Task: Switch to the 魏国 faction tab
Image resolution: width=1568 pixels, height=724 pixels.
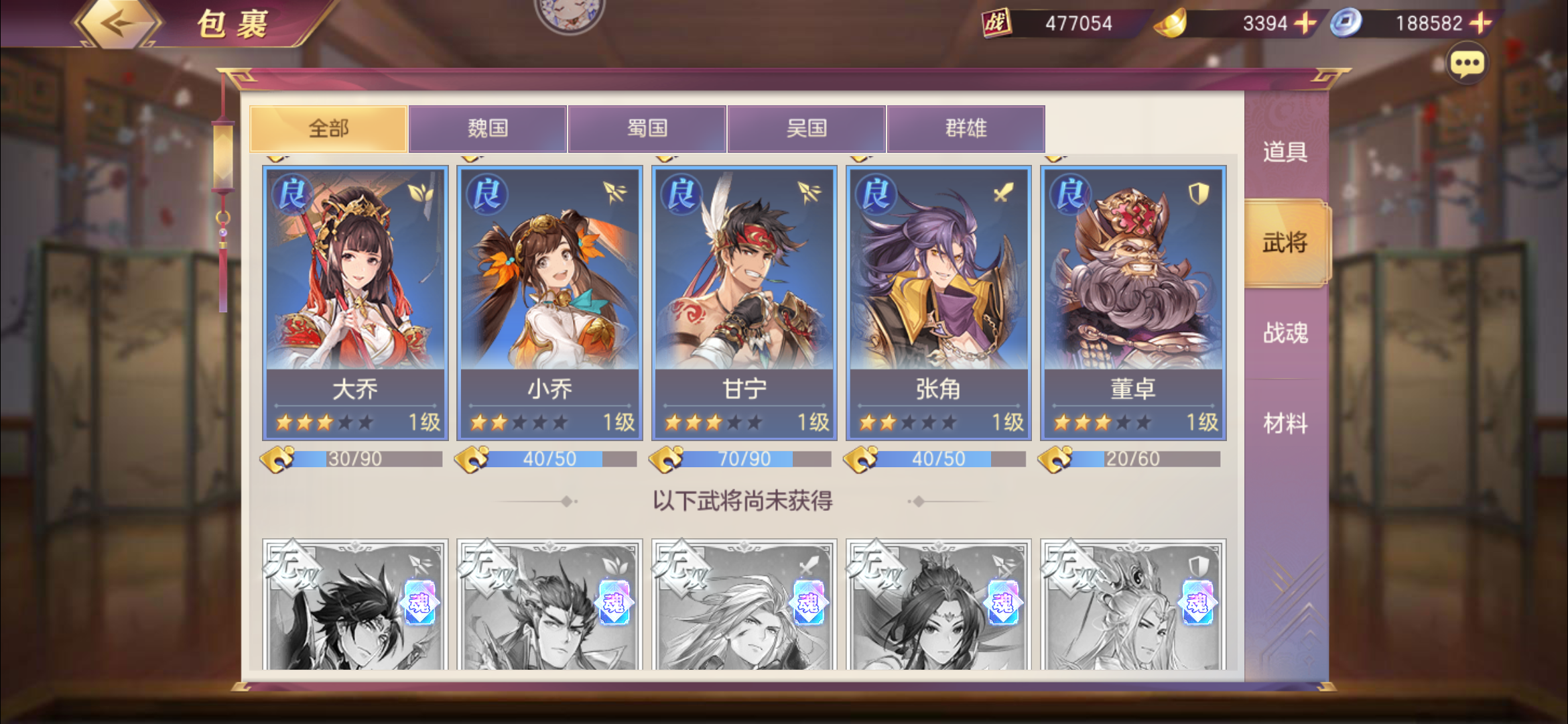Action: point(488,129)
